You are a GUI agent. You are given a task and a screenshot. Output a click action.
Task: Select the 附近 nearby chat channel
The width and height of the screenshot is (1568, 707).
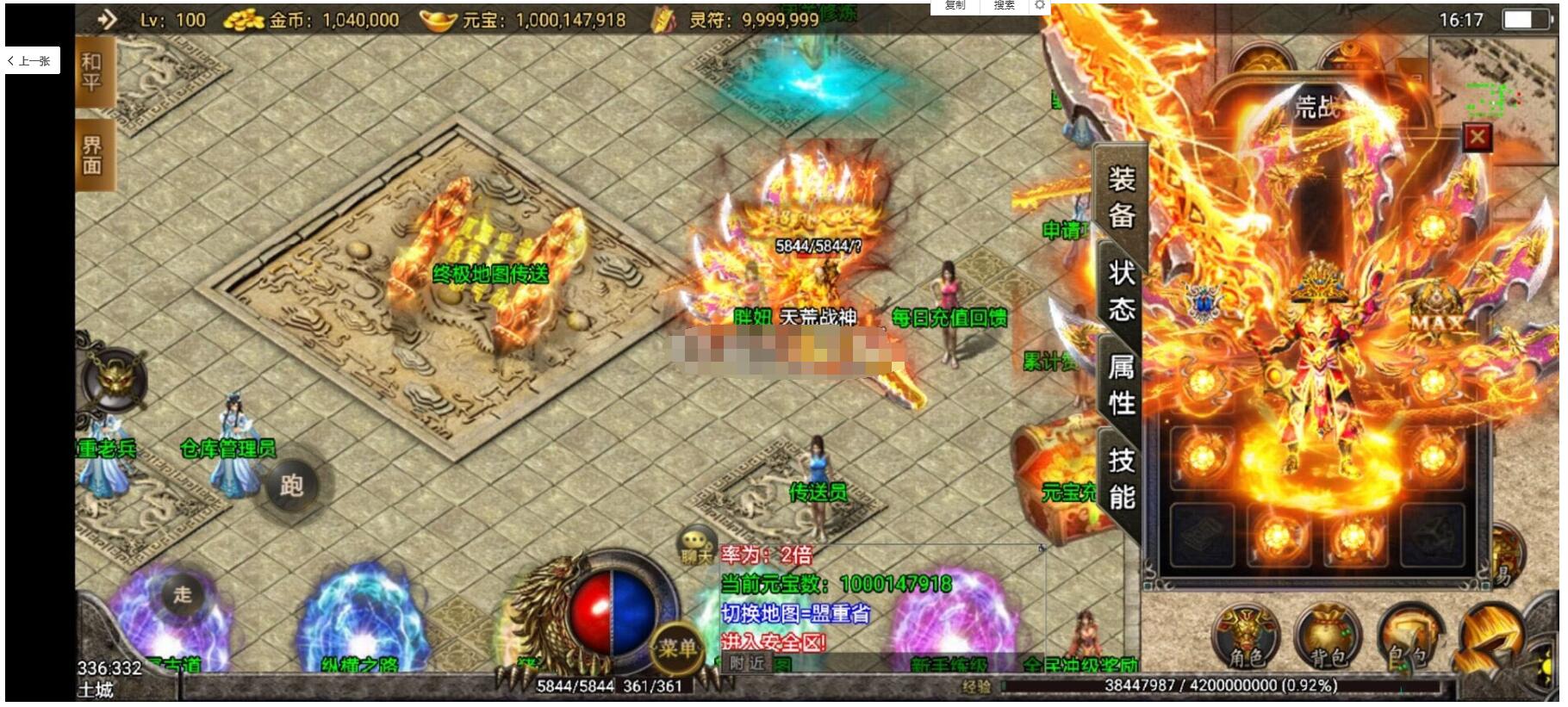point(746,662)
